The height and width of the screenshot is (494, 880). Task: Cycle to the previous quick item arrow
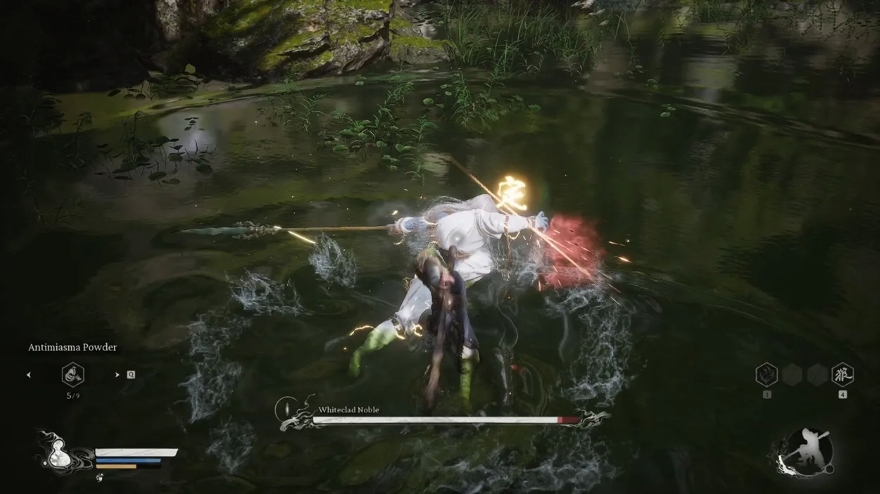point(29,375)
